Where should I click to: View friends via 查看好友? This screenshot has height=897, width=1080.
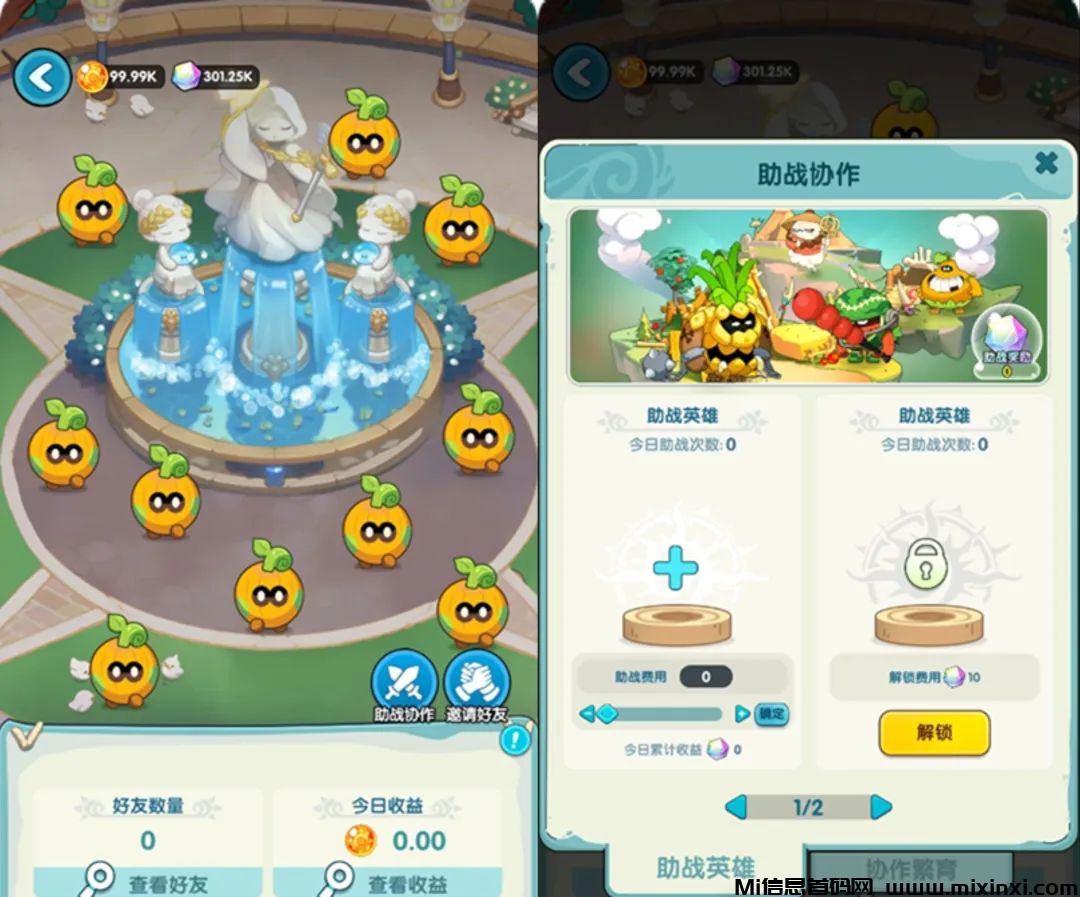pyautogui.click(x=148, y=883)
